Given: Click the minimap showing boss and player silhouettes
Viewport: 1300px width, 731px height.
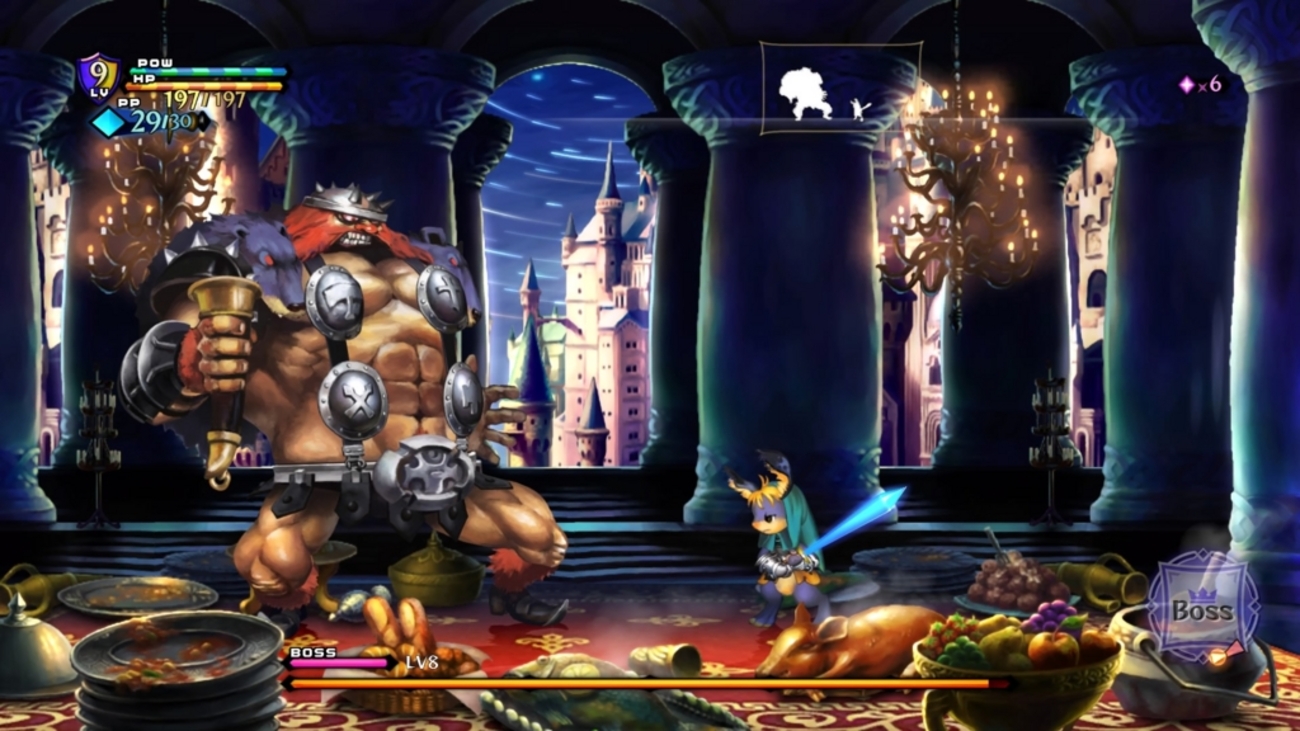Looking at the screenshot, I should pos(838,88).
